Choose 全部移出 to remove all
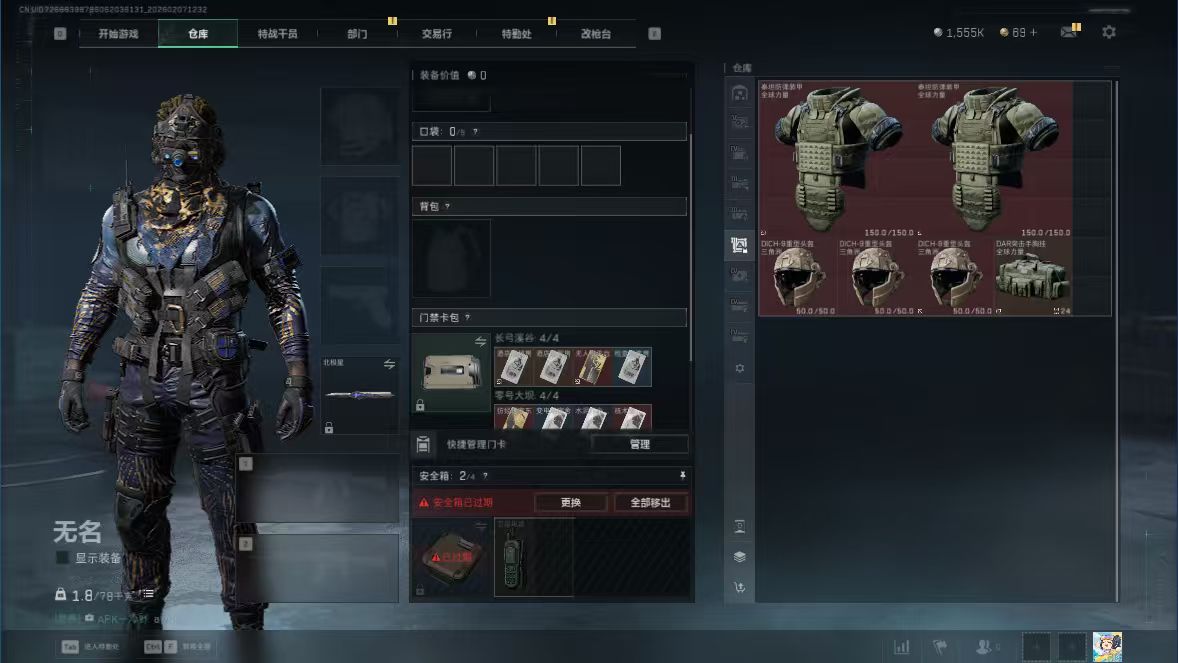The width and height of the screenshot is (1178, 663). [650, 502]
